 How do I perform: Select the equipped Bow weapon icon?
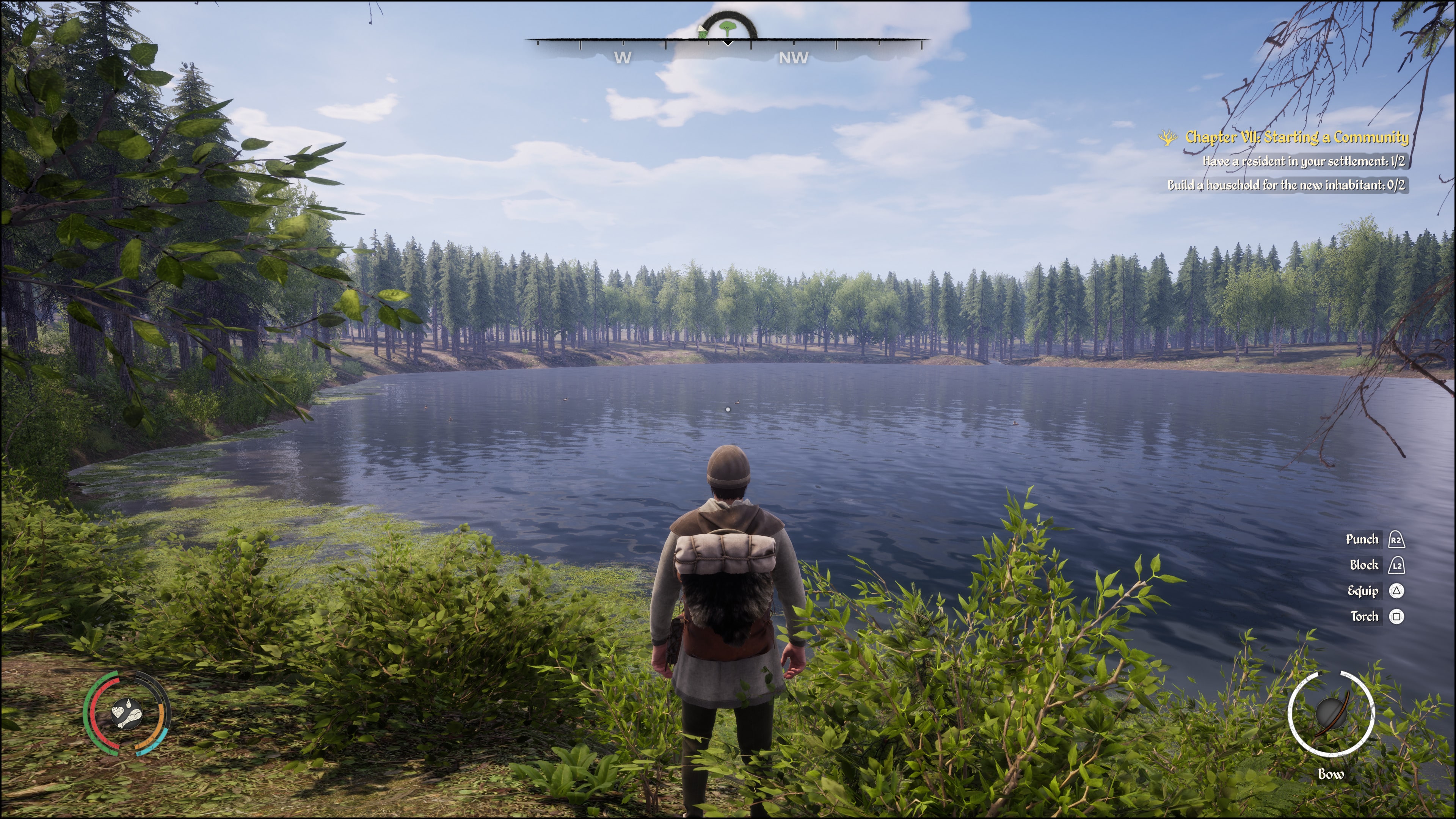click(x=1331, y=714)
